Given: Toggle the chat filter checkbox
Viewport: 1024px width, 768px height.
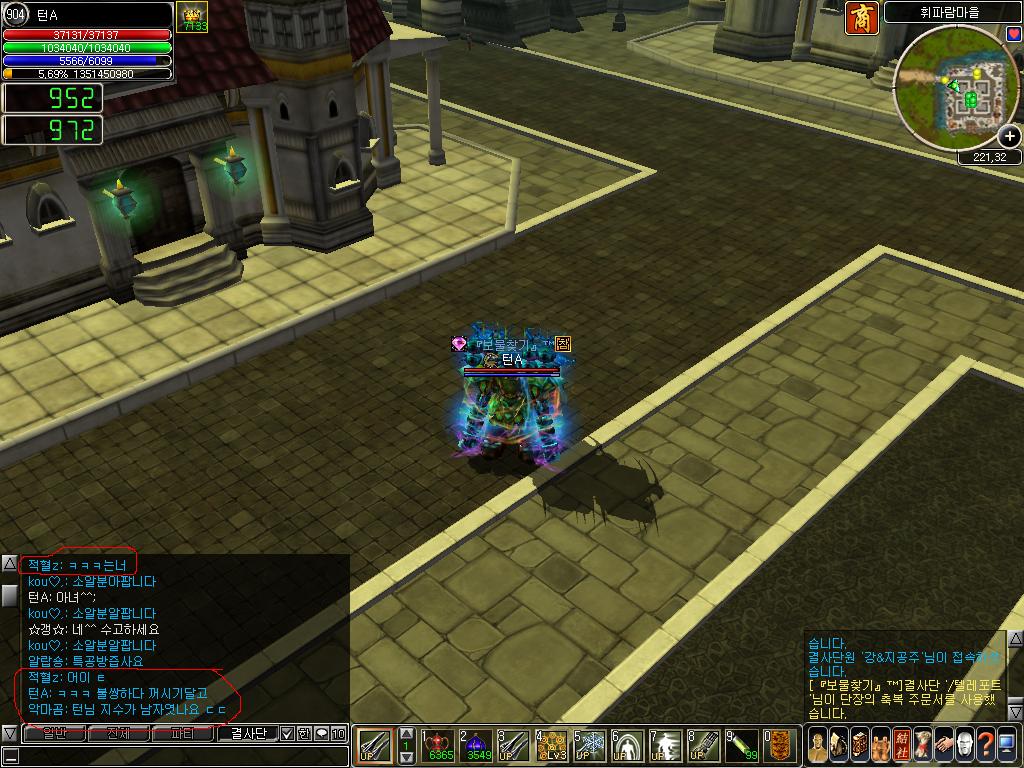Looking at the screenshot, I should (x=287, y=733).
